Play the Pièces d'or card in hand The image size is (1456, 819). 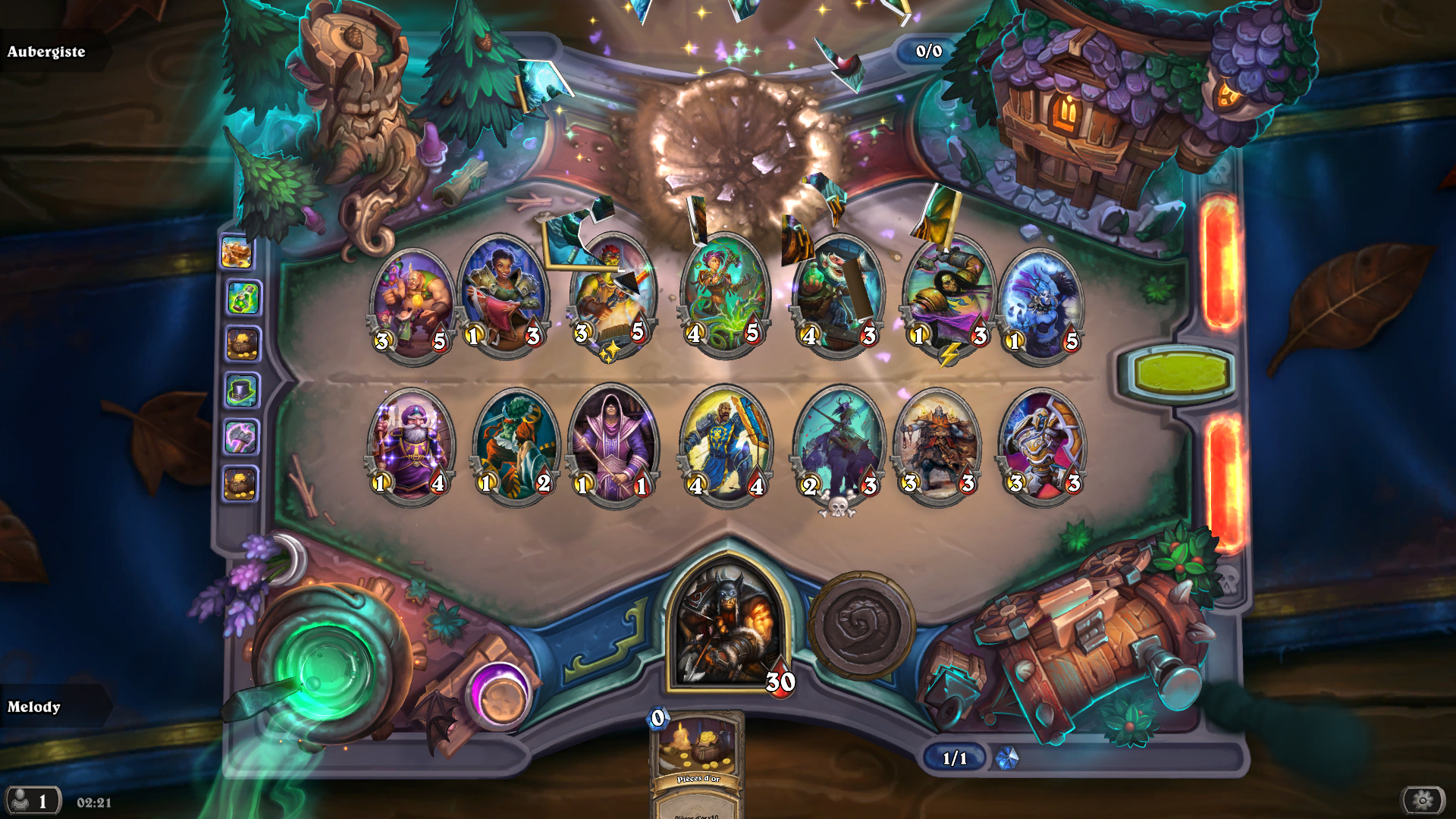click(x=696, y=762)
